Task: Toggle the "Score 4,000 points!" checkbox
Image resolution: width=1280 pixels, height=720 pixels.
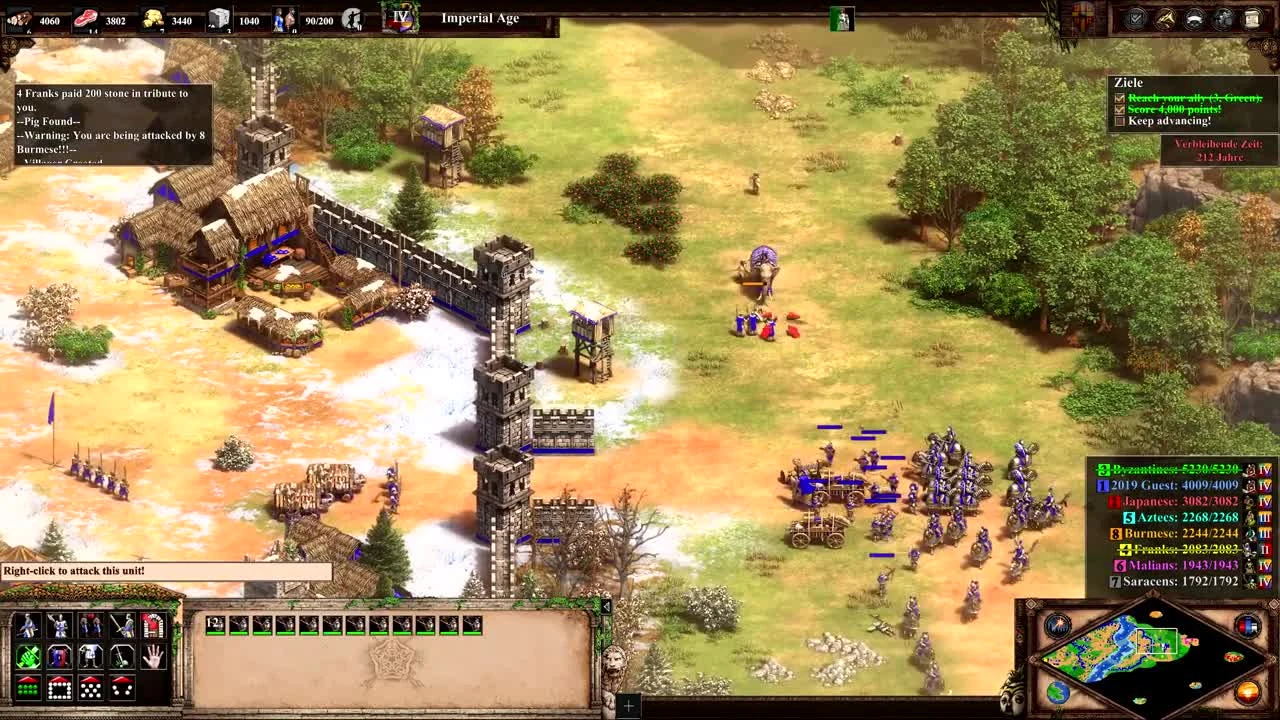Action: click(x=1118, y=109)
